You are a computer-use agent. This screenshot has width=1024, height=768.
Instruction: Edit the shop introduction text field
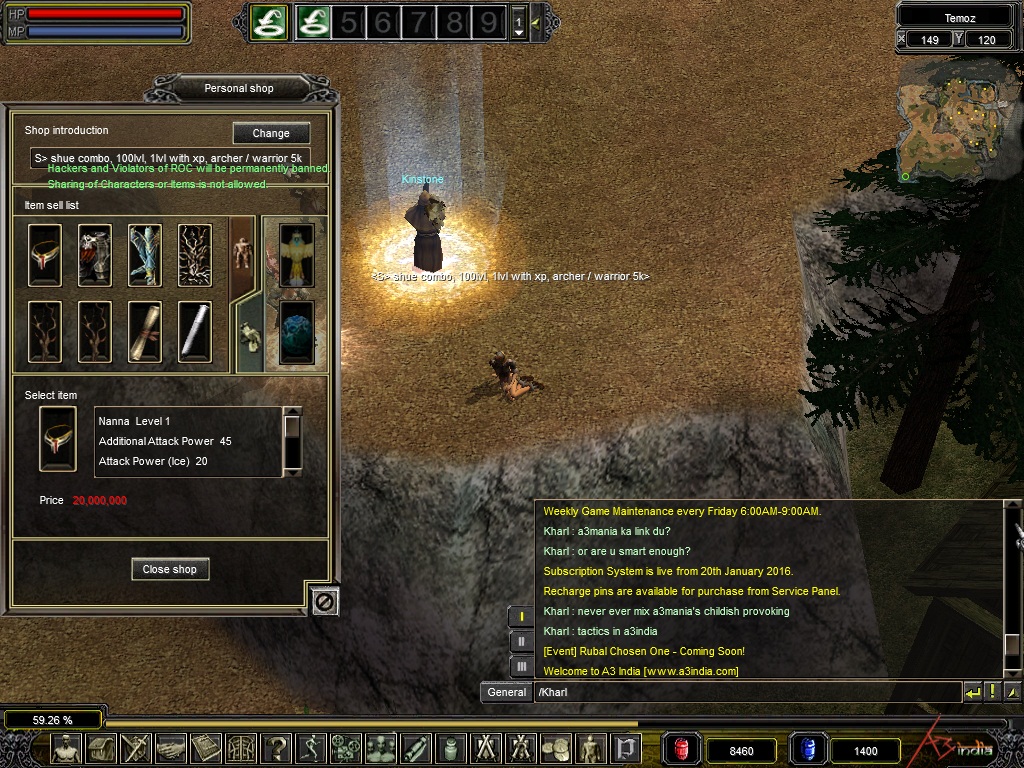170,158
